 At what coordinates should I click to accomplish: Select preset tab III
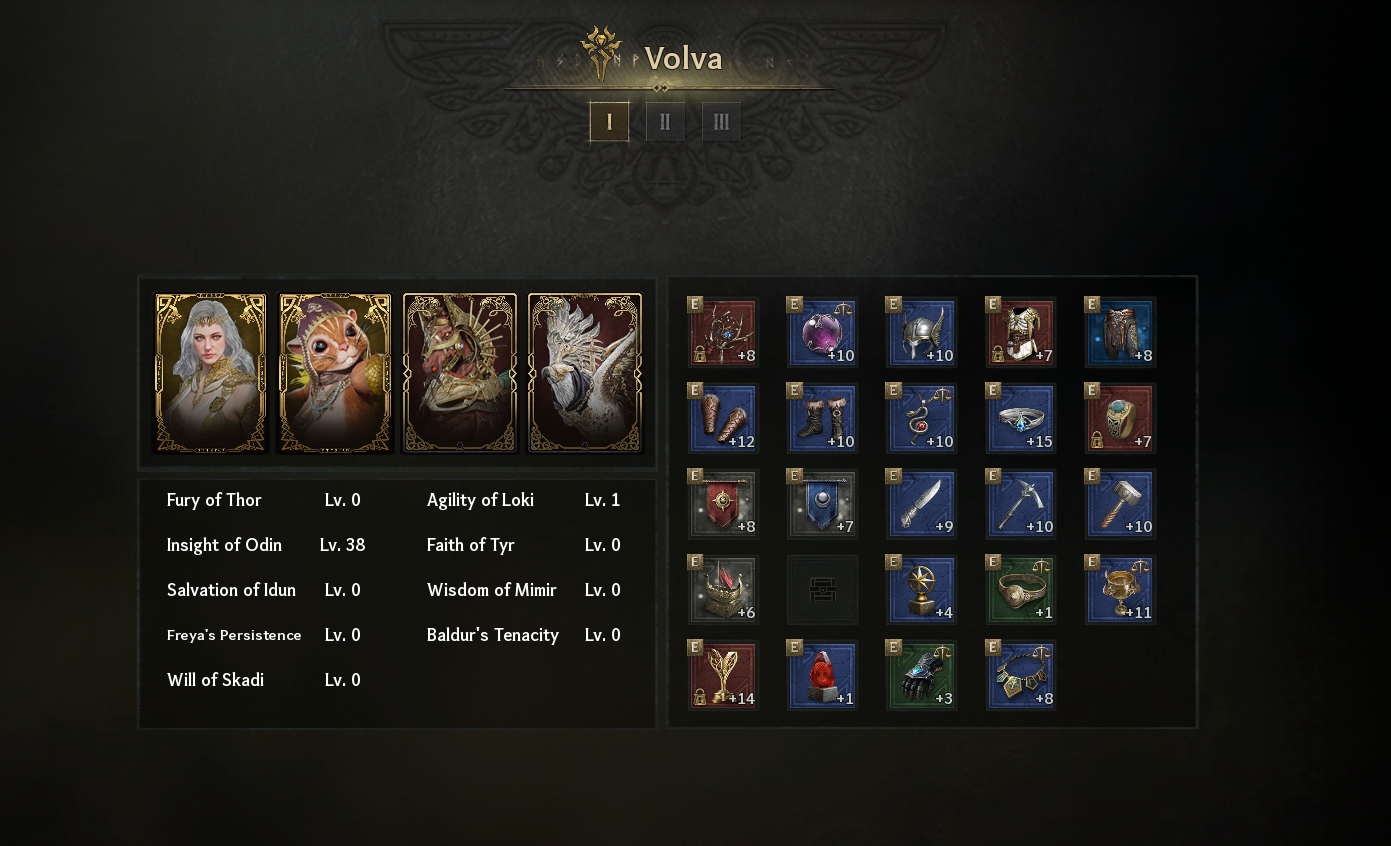[721, 122]
